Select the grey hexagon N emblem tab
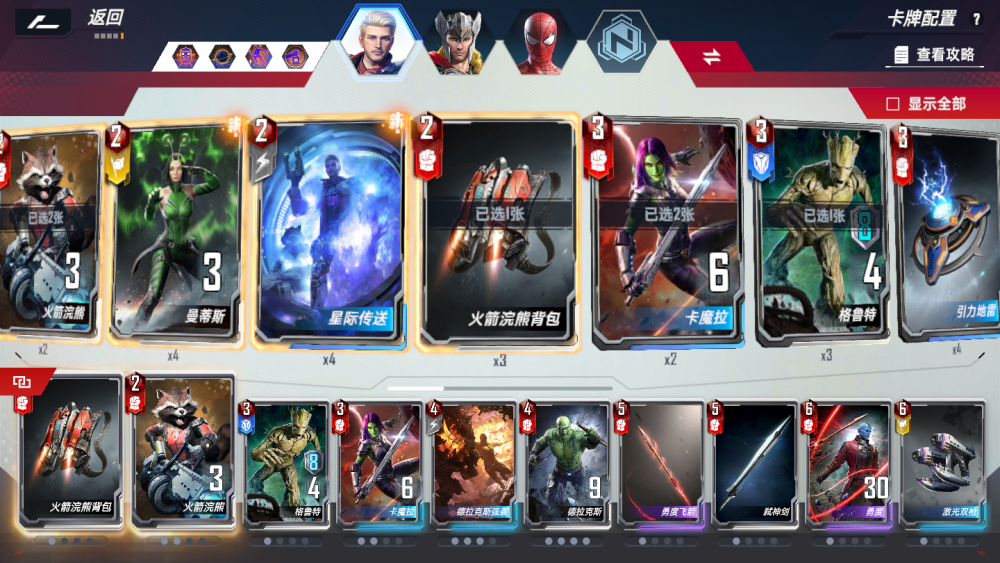The image size is (1000, 563). 620,42
